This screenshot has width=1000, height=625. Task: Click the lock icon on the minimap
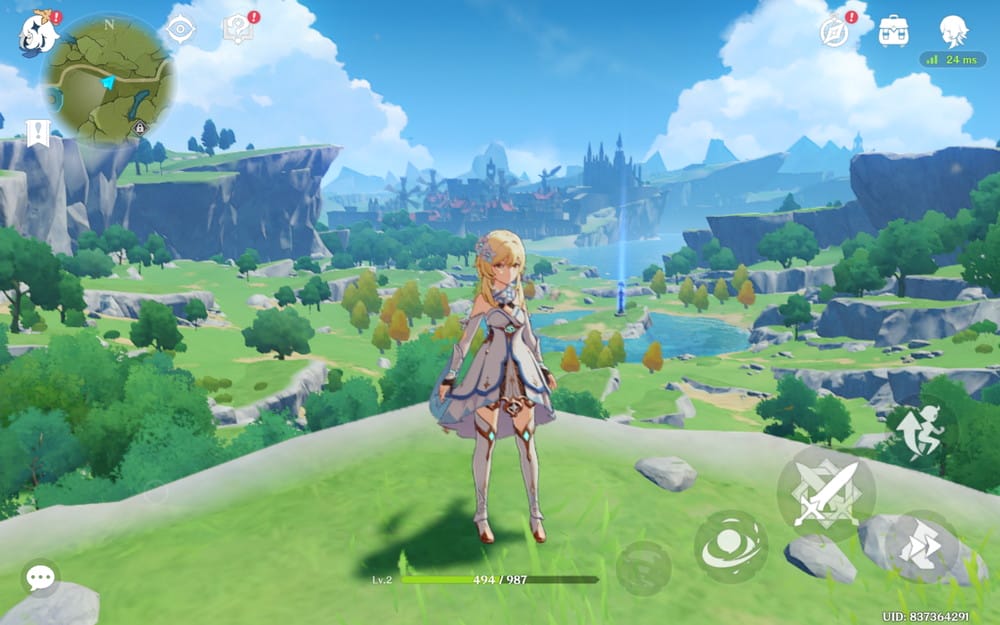(x=139, y=127)
